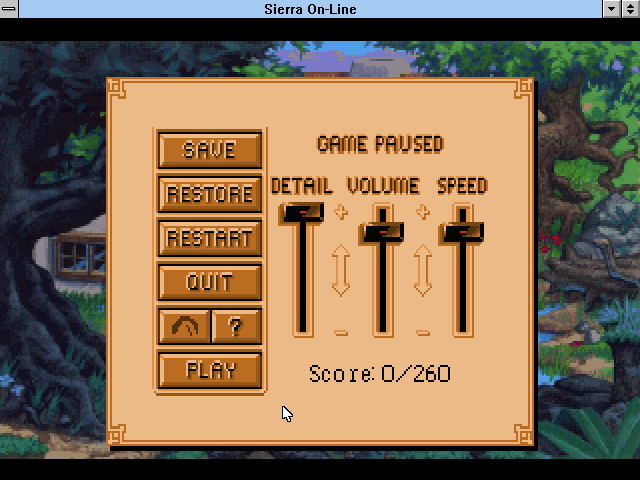Choose RESTART from the pause panel

[210, 238]
